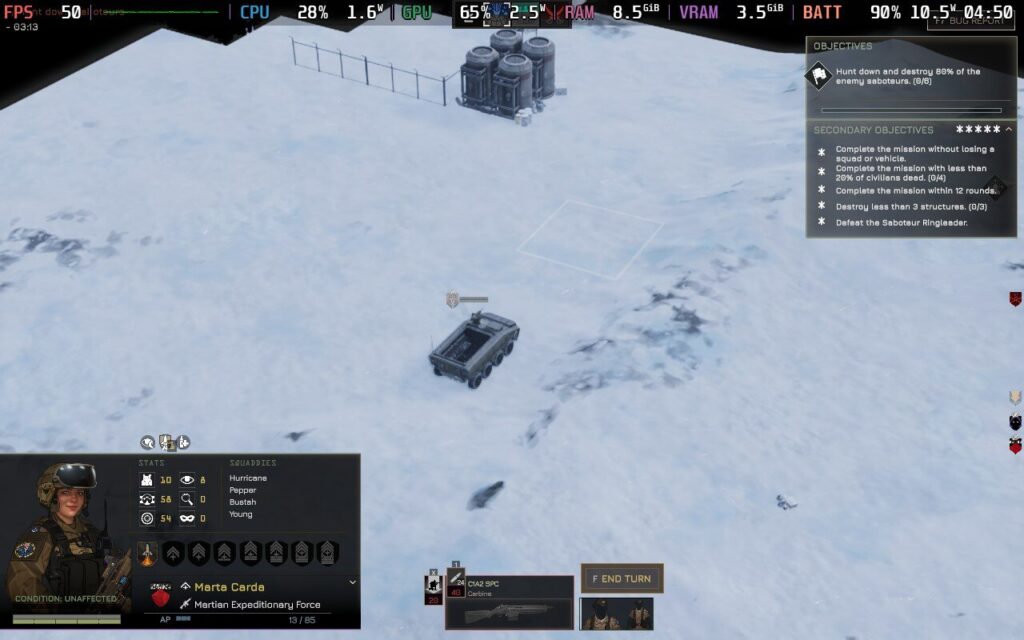Viewport: 1024px width, 640px height.
Task: Select the C1A2 SPC carbine weapon
Action: pos(510,602)
